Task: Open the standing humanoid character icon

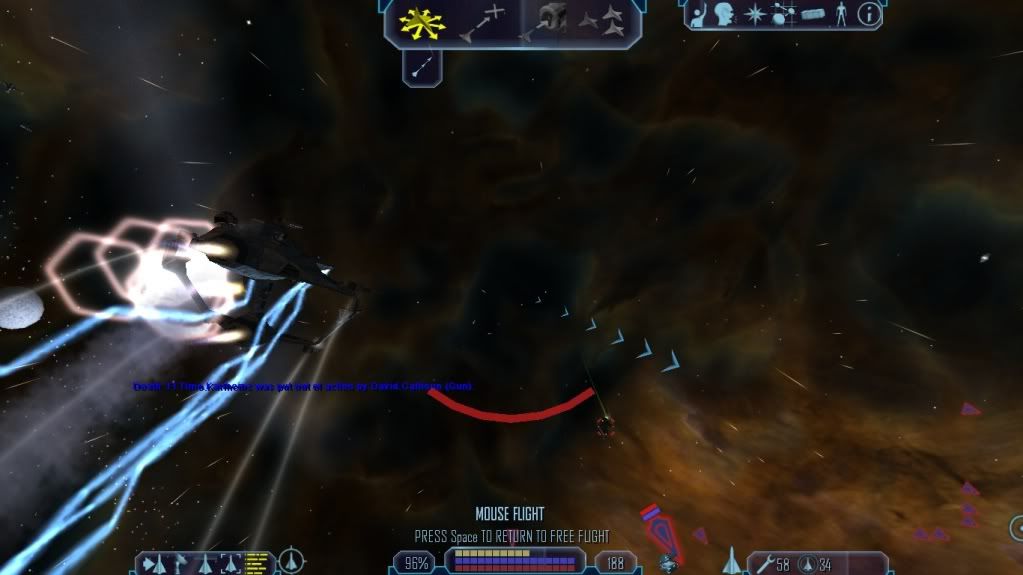Action: pyautogui.click(x=840, y=15)
